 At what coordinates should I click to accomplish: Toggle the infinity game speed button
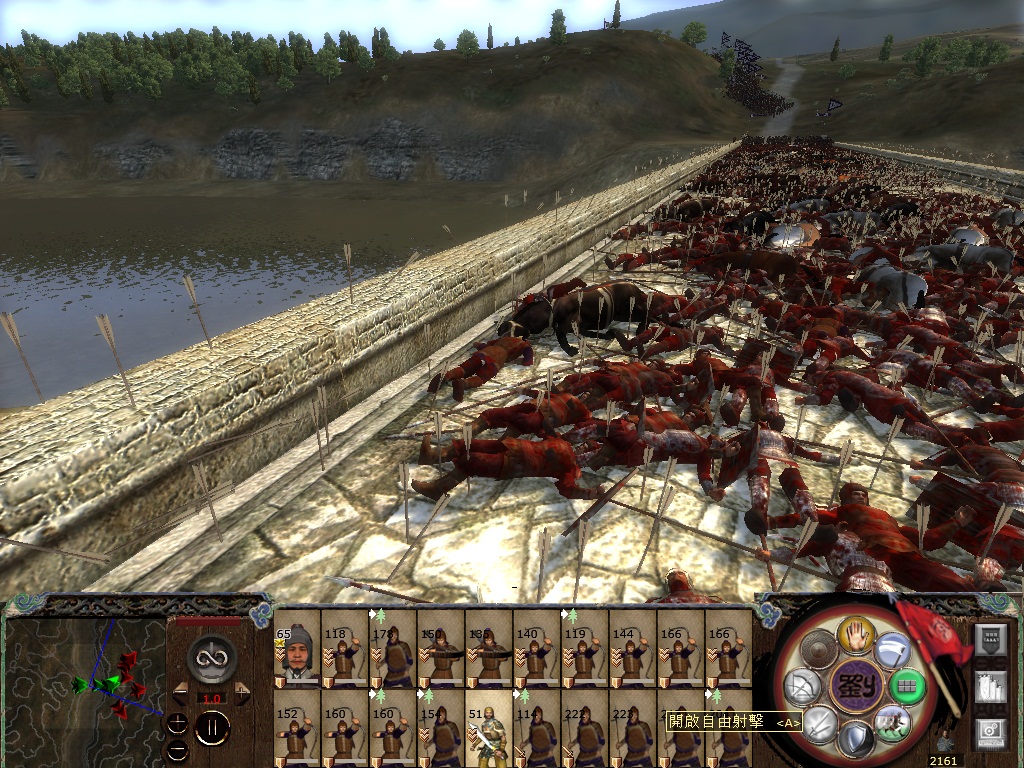212,657
